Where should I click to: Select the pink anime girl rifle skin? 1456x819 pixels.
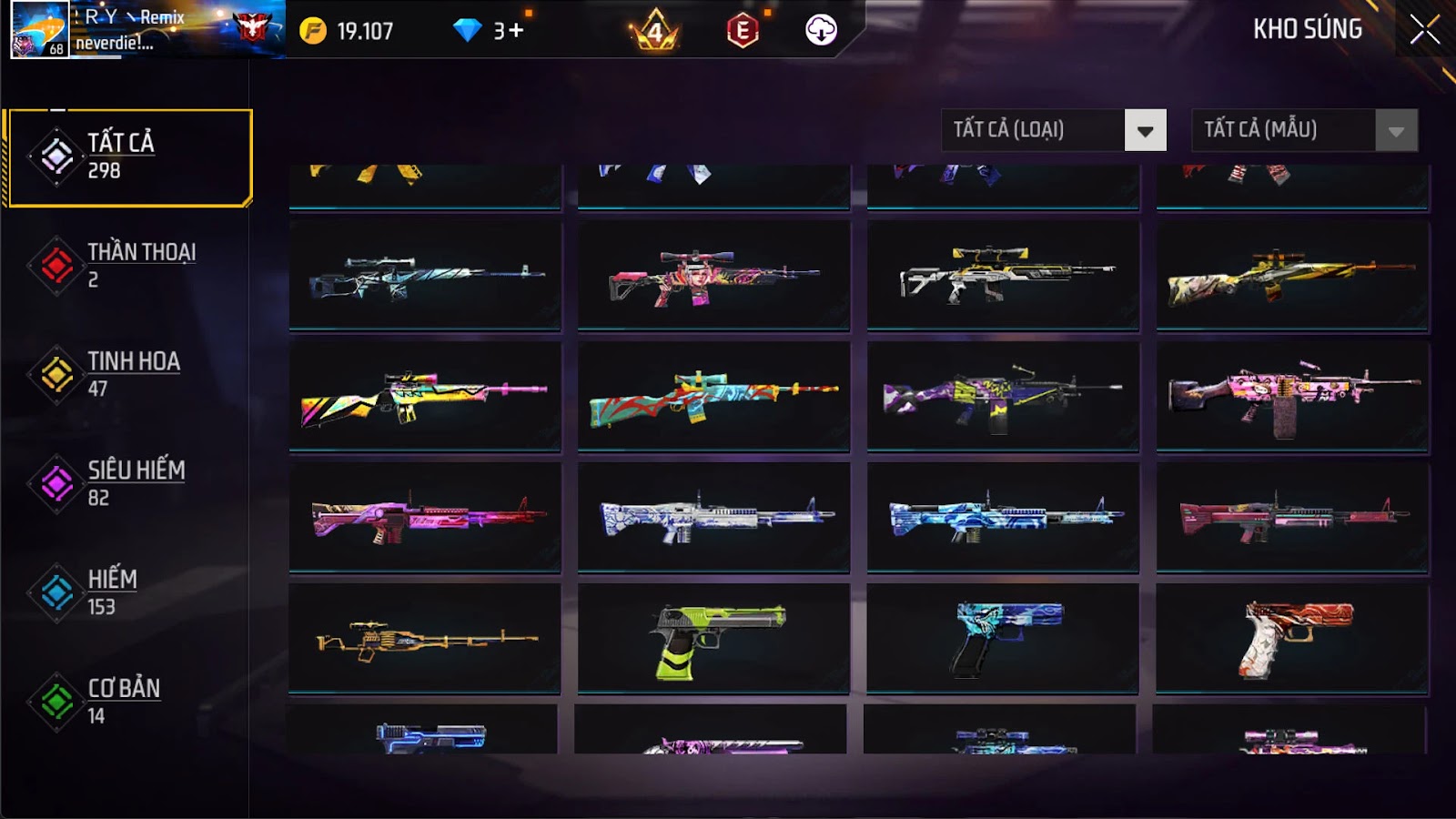pos(713,275)
